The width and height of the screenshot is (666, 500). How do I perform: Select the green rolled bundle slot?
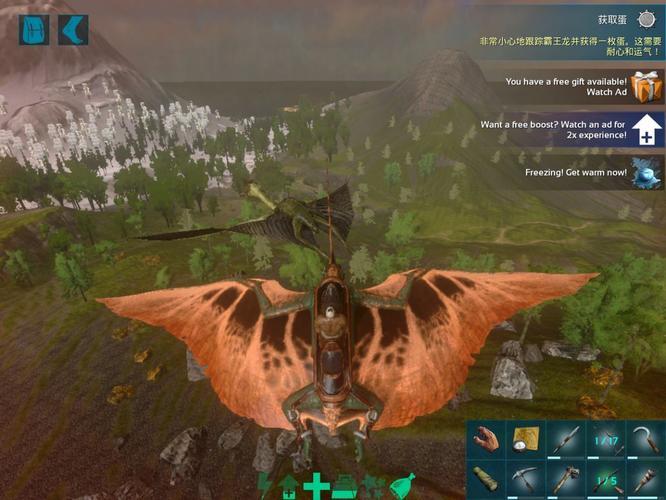[x=486, y=478]
